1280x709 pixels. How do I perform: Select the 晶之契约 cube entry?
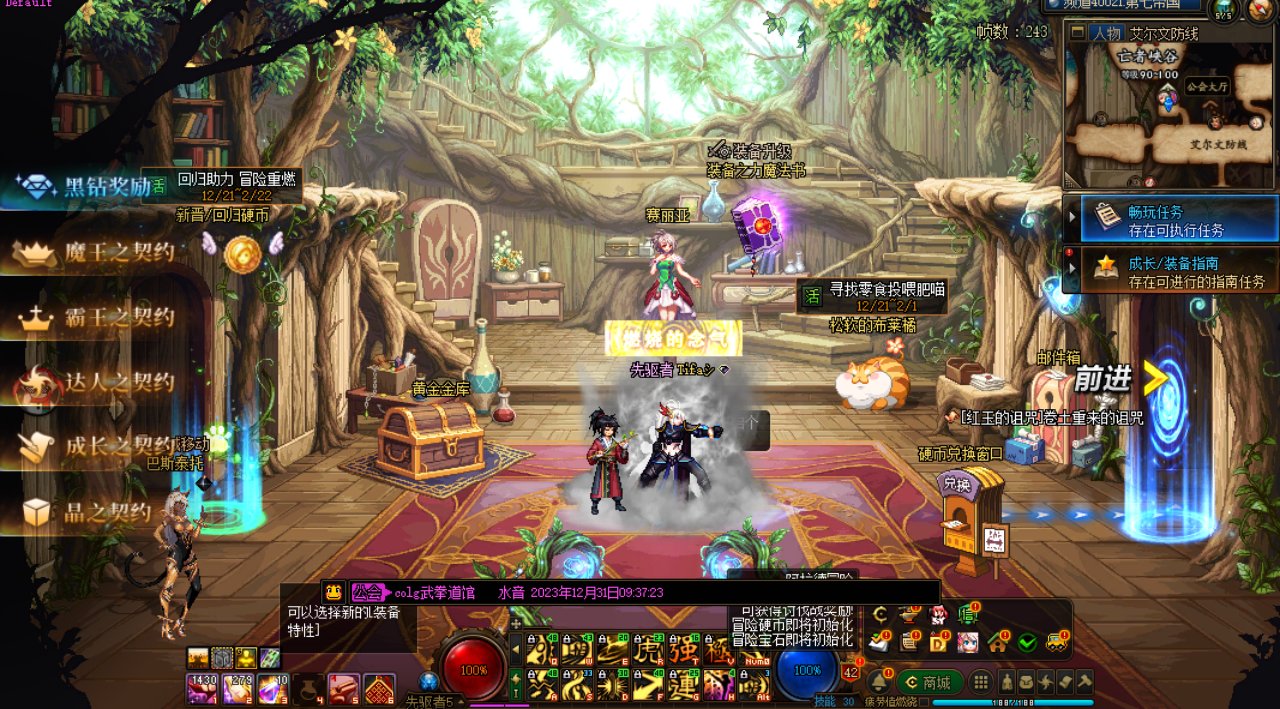pos(88,513)
